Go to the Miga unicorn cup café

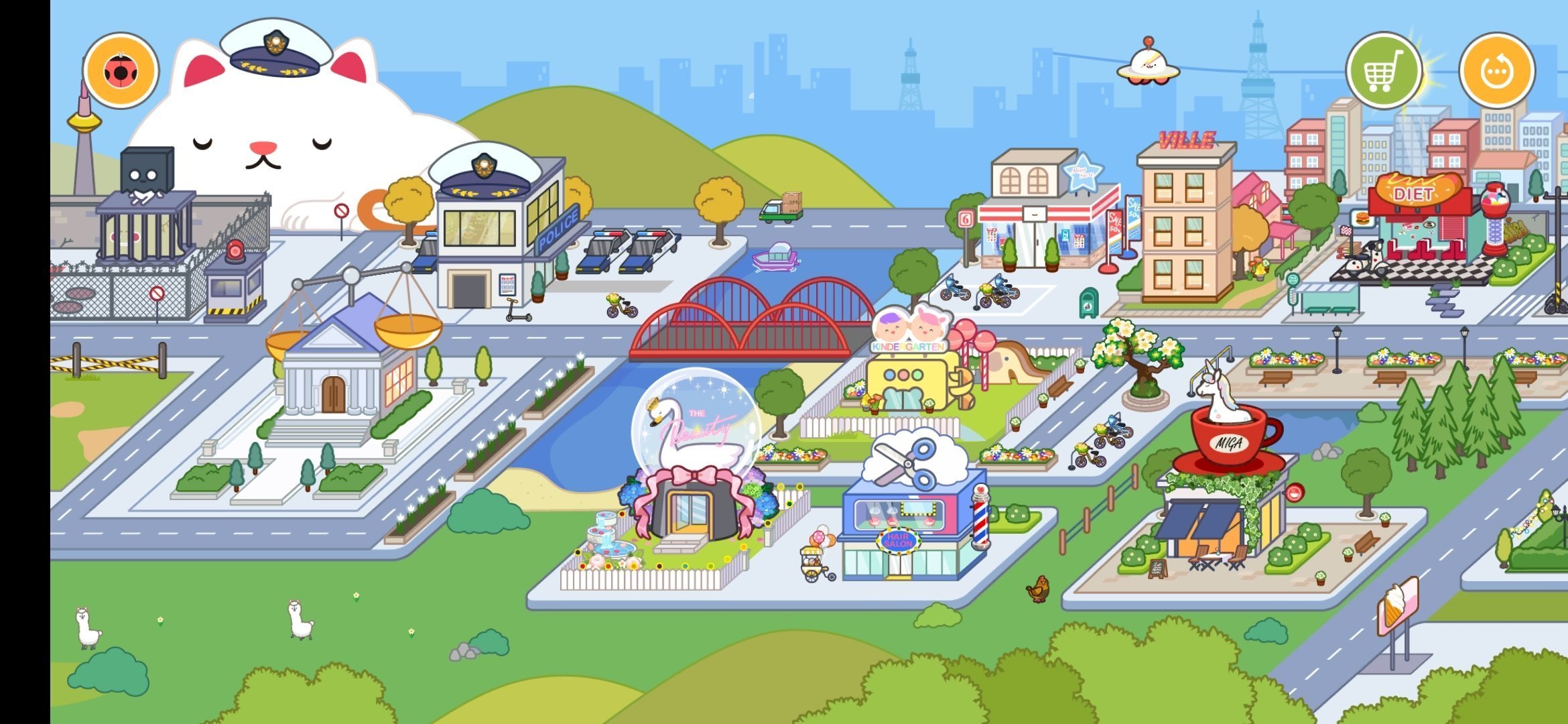(1226, 489)
